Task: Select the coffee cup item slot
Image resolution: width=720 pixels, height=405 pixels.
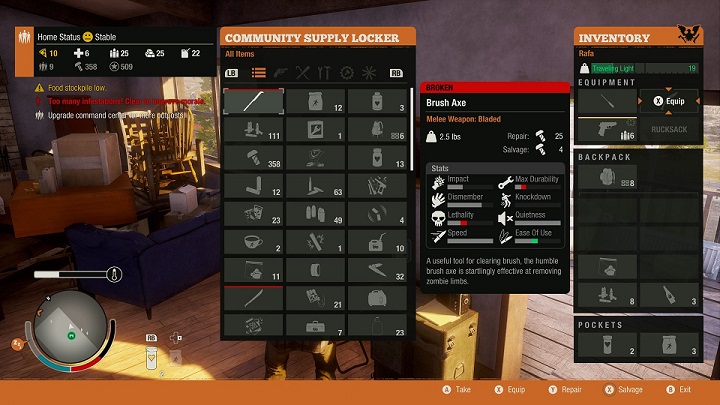Action: (253, 242)
